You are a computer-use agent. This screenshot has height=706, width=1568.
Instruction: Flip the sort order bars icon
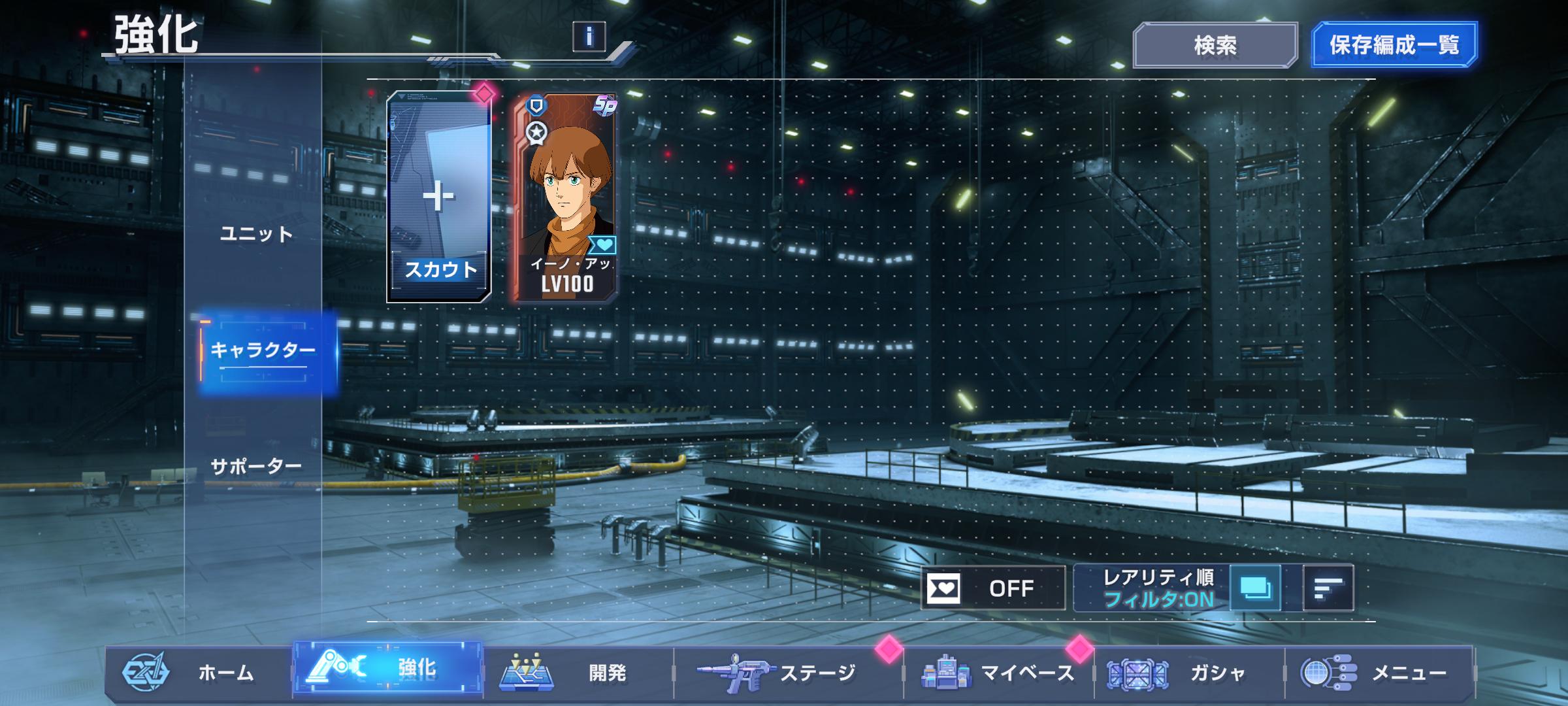point(1328,588)
